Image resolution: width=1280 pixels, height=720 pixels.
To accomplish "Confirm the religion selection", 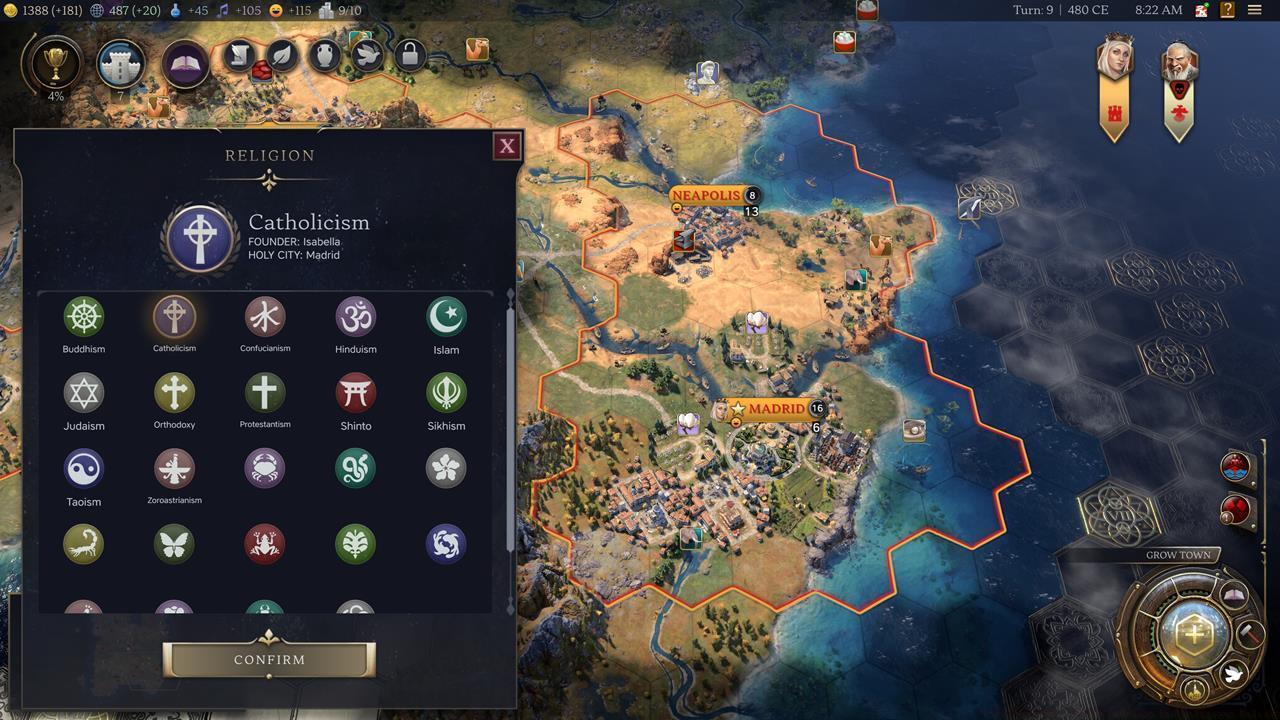I will pyautogui.click(x=269, y=659).
